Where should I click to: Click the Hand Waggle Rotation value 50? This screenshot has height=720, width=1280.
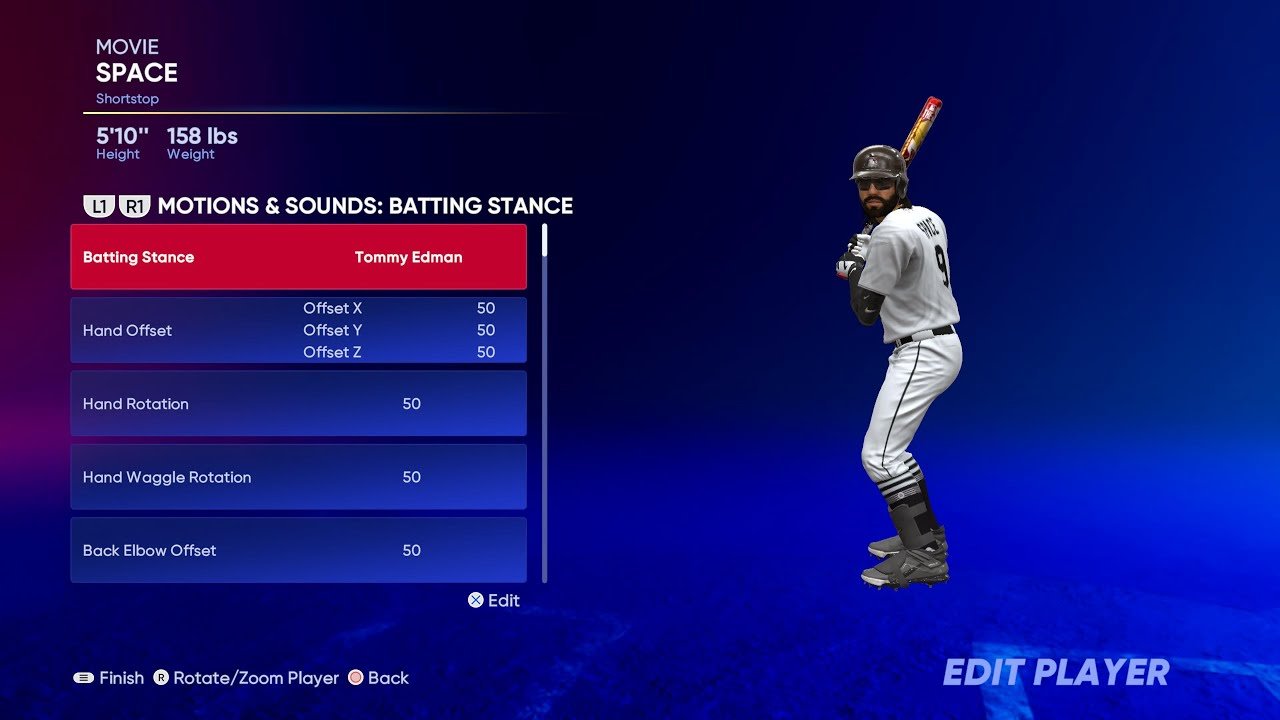(411, 477)
